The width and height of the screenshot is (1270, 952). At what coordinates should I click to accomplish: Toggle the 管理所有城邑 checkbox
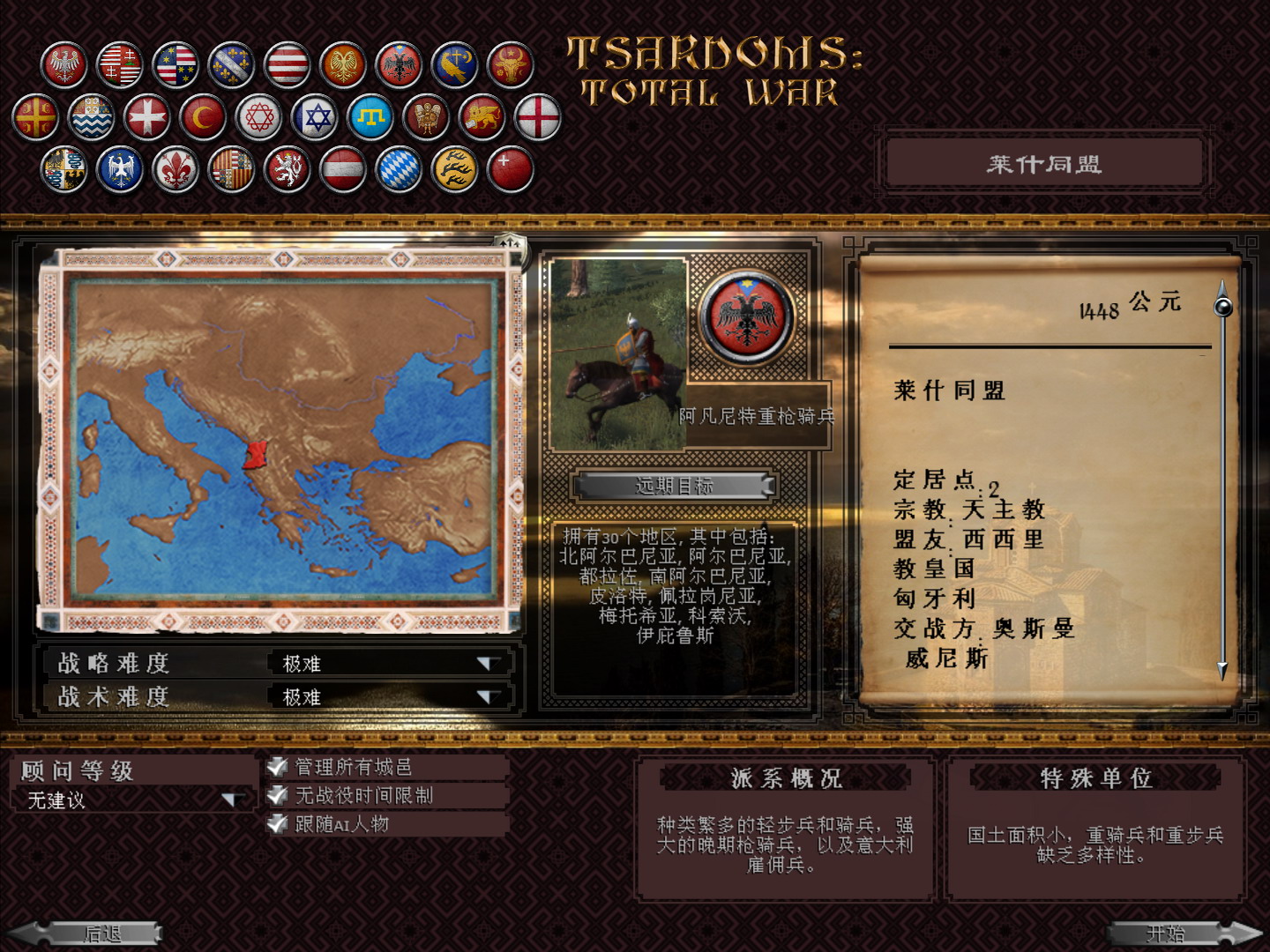coord(276,766)
